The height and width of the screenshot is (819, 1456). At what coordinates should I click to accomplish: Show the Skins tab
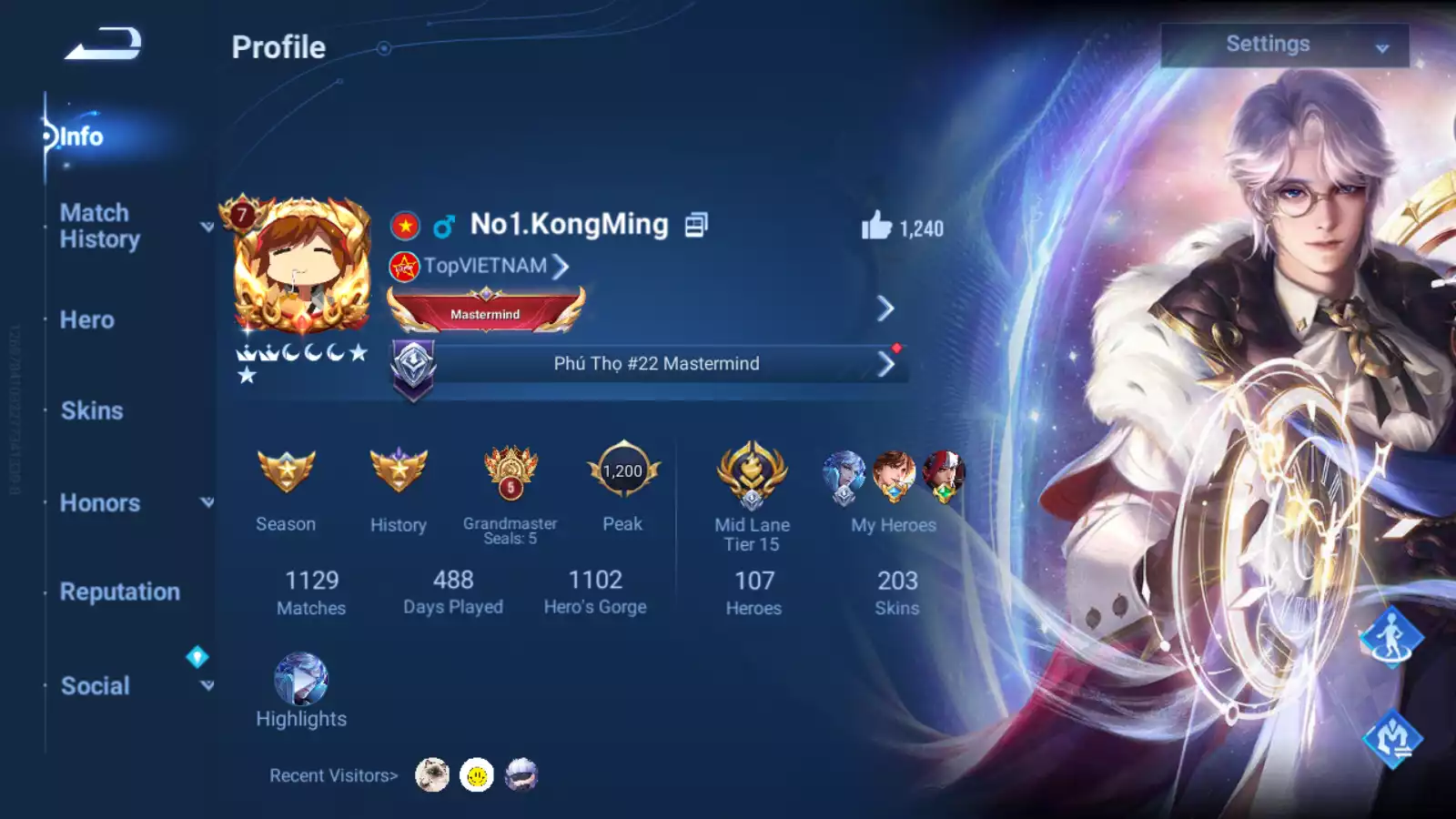pos(92,411)
